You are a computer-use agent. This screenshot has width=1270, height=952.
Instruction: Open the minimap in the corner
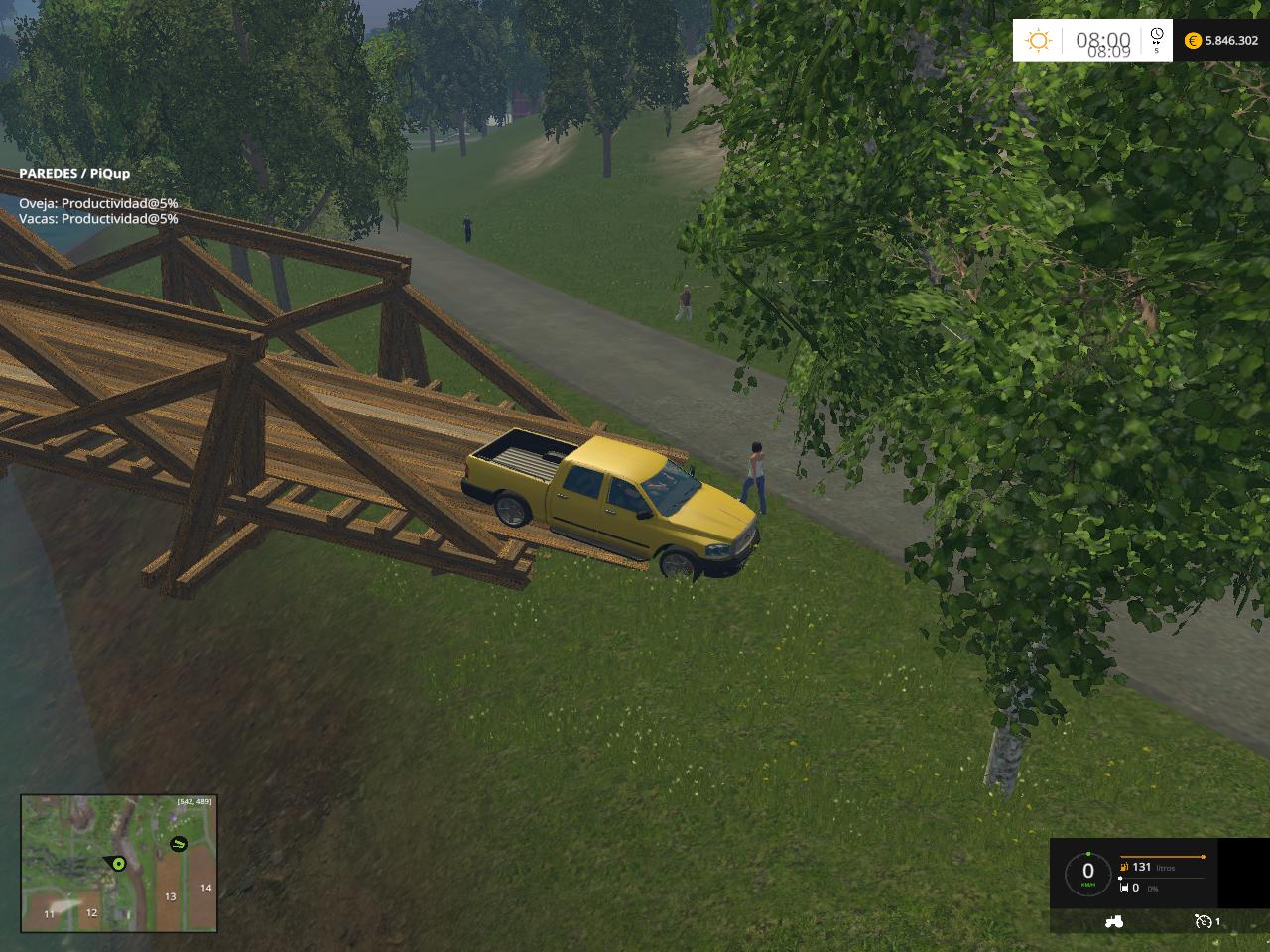119,863
